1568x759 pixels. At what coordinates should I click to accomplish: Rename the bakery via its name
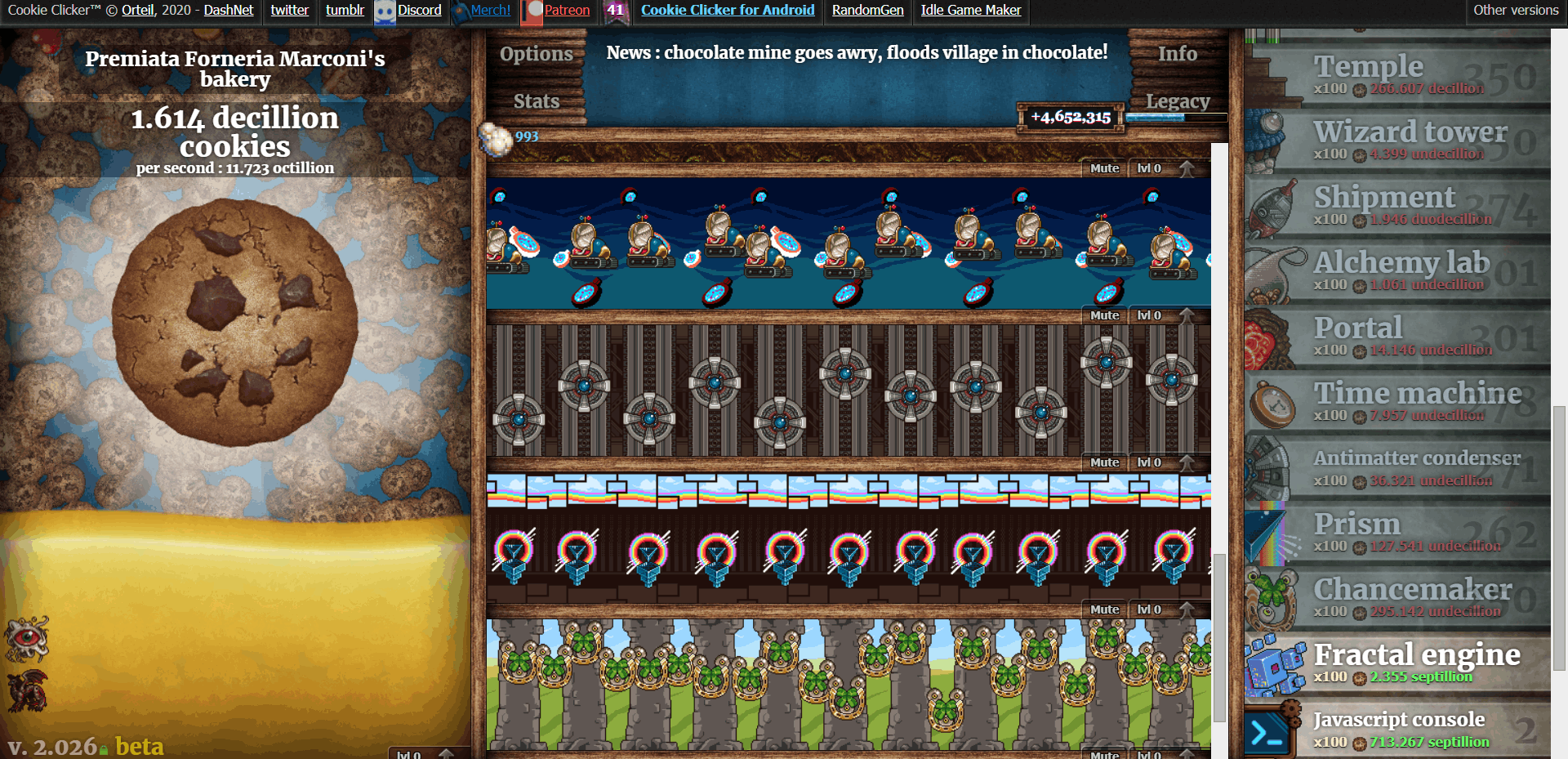(x=235, y=69)
